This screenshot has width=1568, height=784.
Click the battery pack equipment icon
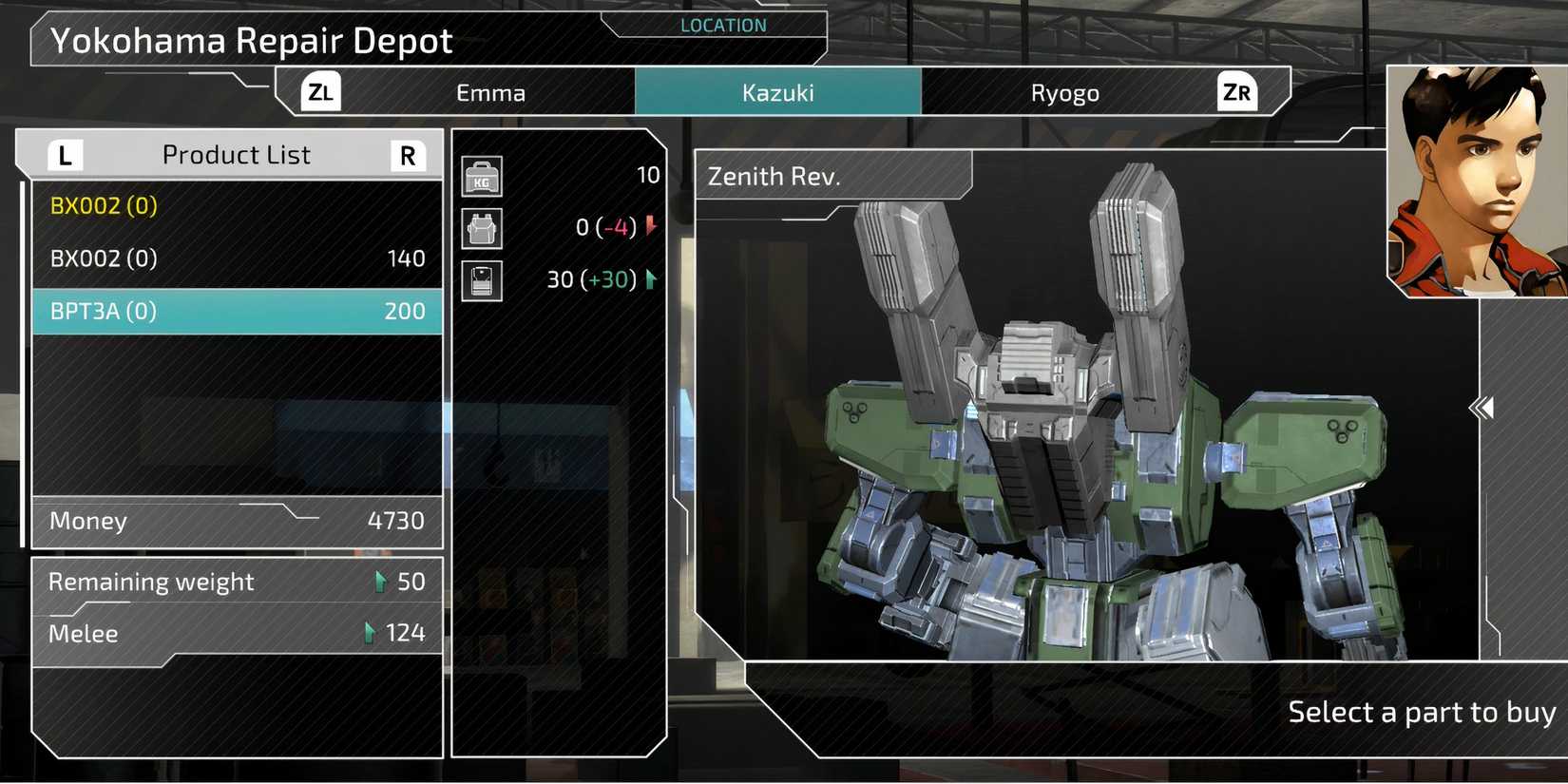coord(482,280)
